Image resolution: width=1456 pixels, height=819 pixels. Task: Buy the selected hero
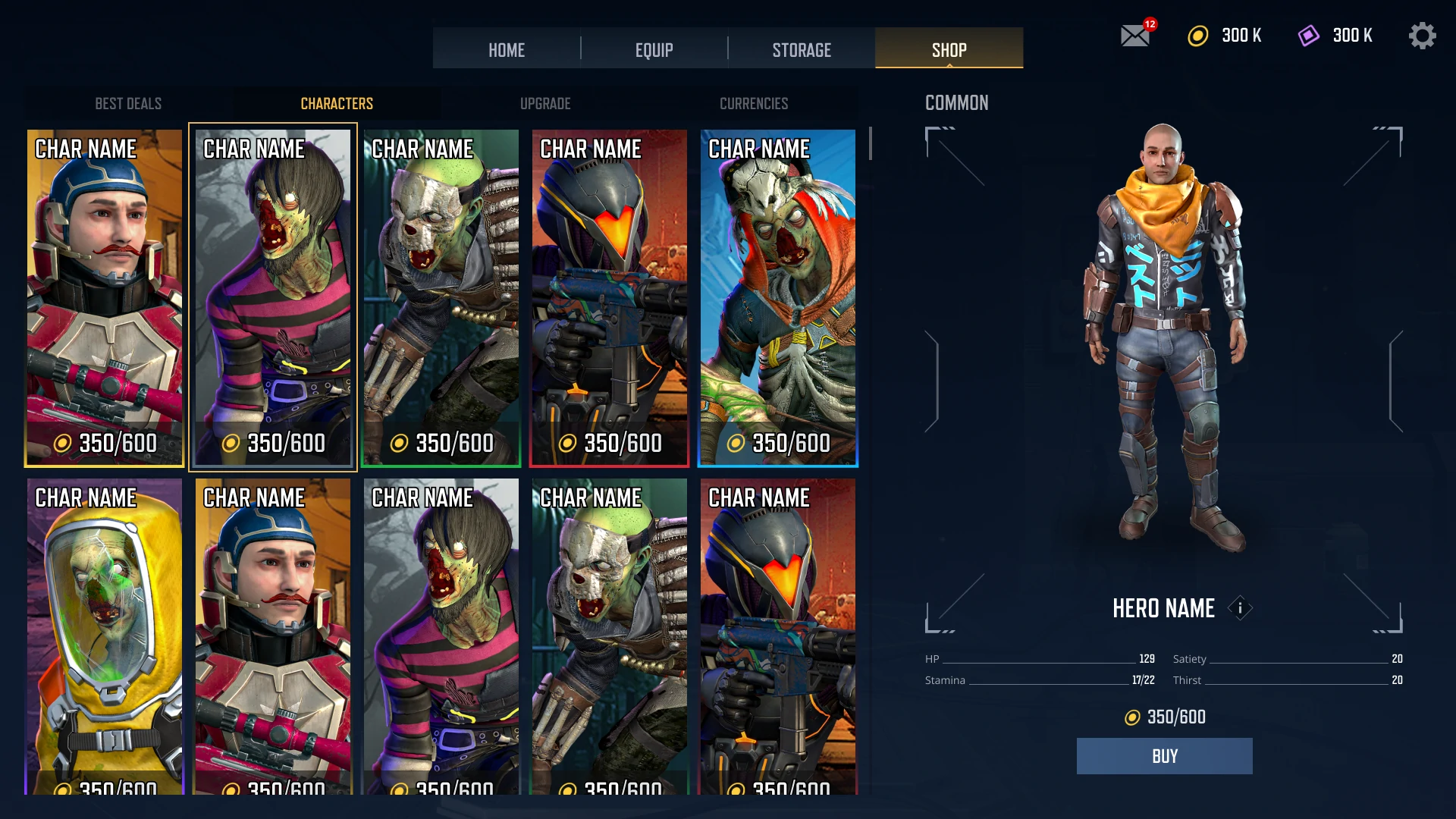point(1164,756)
